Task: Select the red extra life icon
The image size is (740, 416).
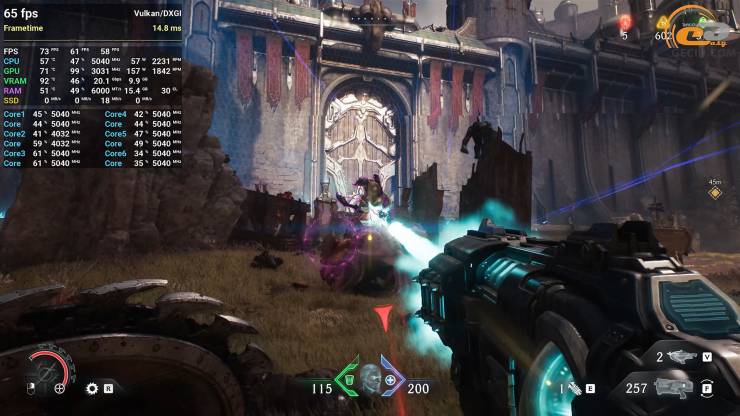Action: (x=626, y=21)
